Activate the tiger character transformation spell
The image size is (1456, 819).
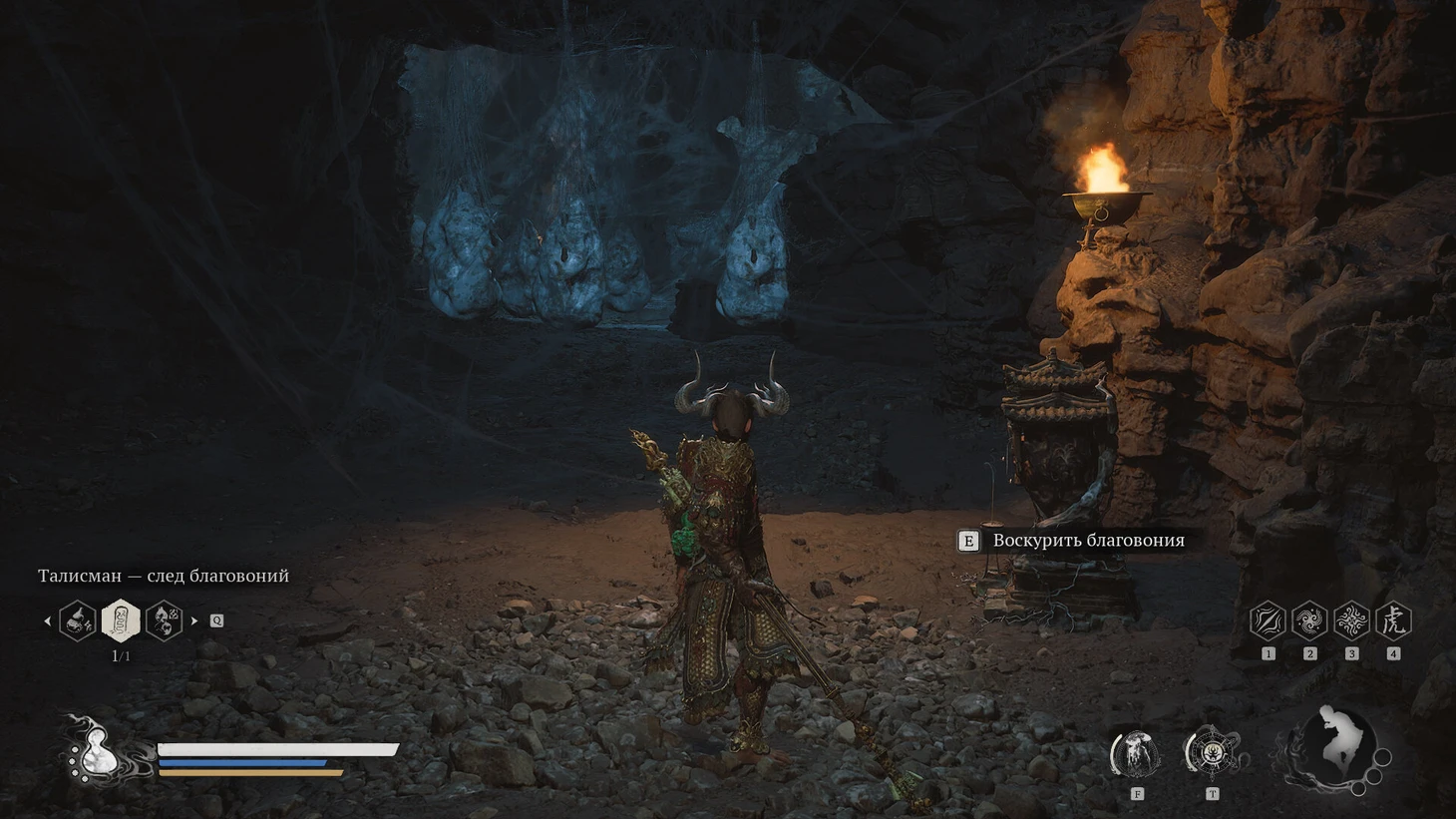coord(1393,620)
